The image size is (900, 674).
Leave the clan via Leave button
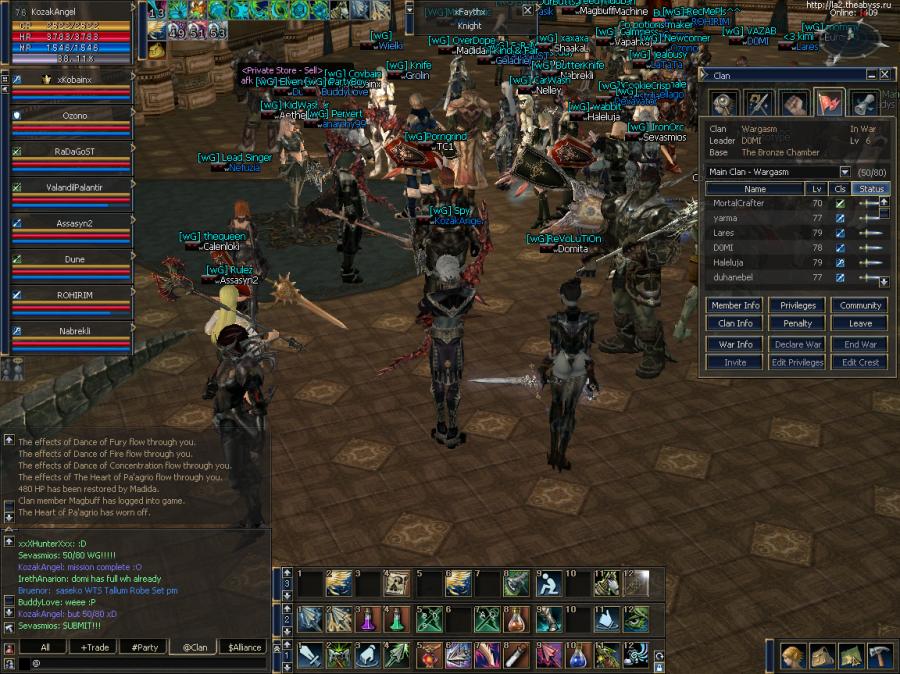tap(860, 324)
